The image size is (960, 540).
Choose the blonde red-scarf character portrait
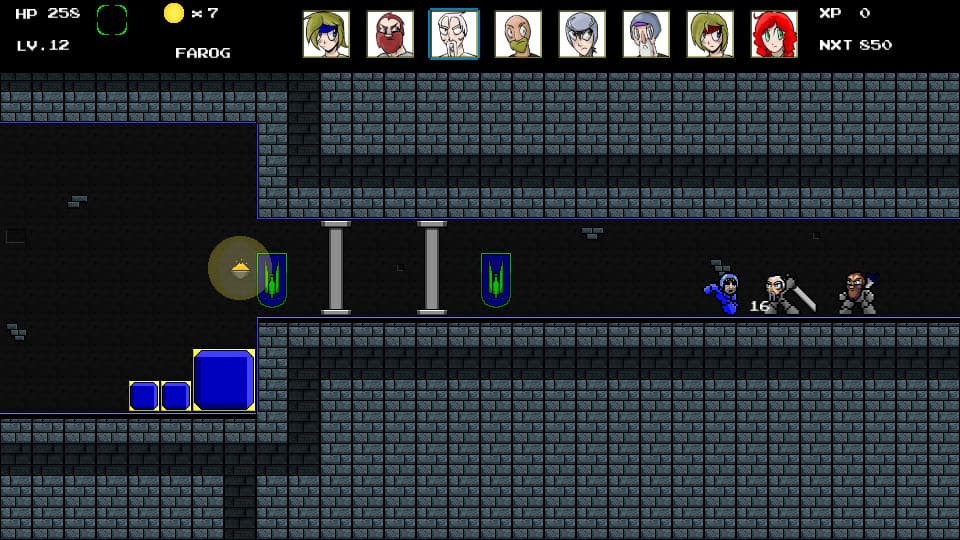point(710,35)
